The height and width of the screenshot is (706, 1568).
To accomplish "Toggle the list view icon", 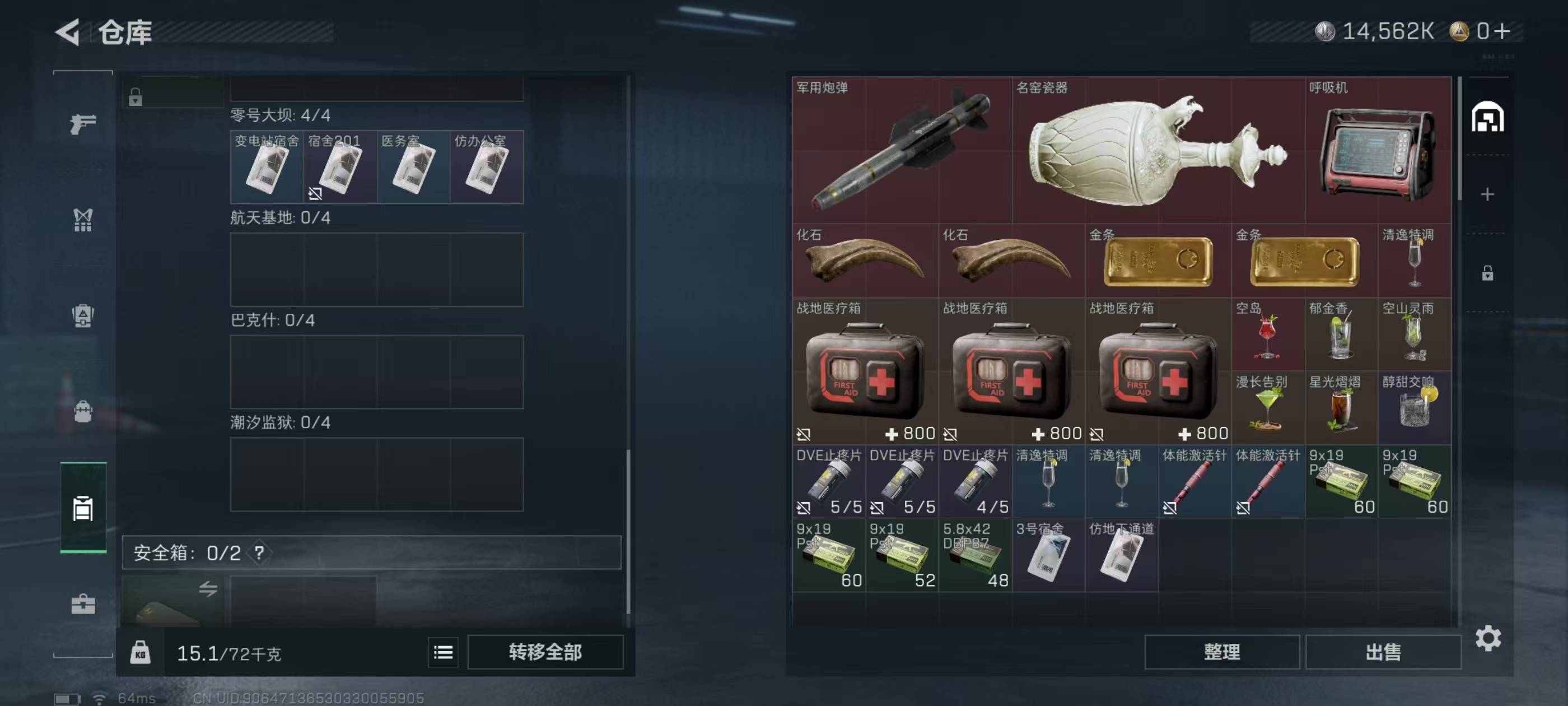I will [443, 653].
